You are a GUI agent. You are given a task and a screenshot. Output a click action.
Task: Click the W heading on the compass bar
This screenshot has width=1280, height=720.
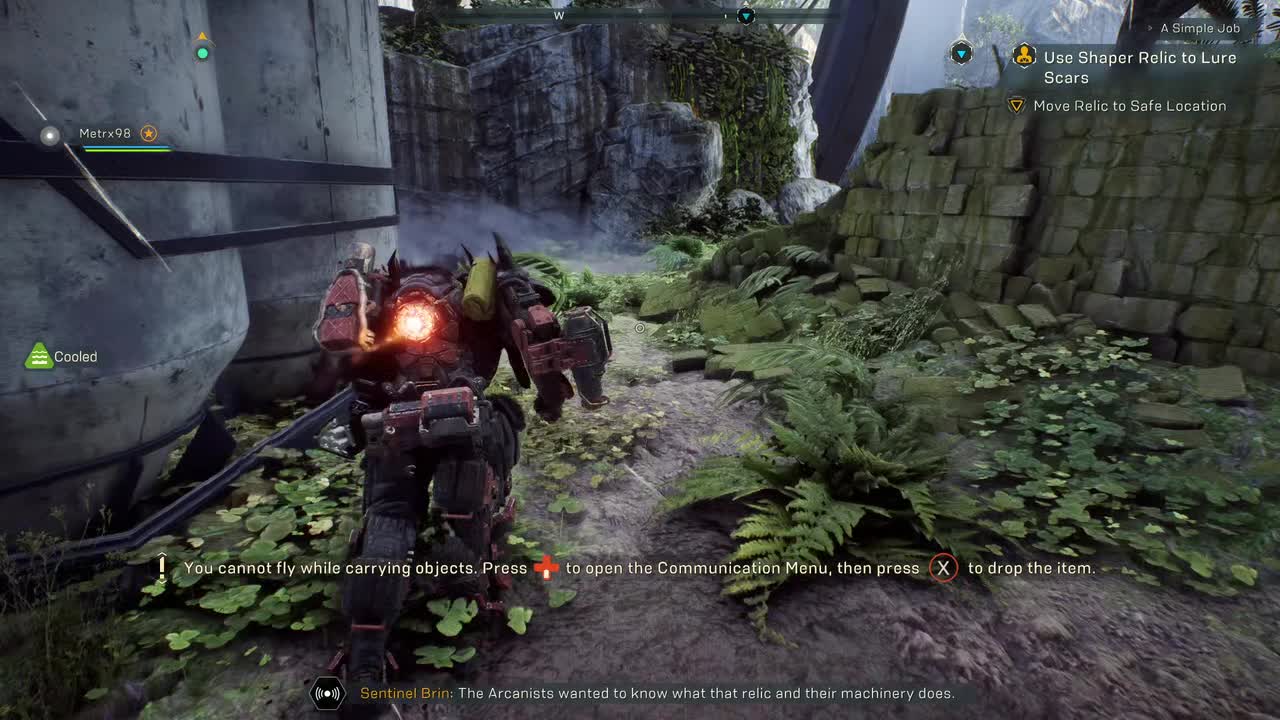pos(560,15)
